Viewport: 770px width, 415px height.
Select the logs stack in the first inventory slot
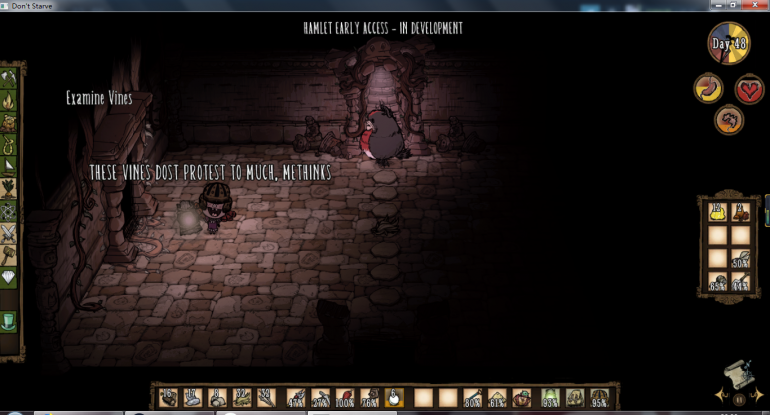[x=167, y=397]
